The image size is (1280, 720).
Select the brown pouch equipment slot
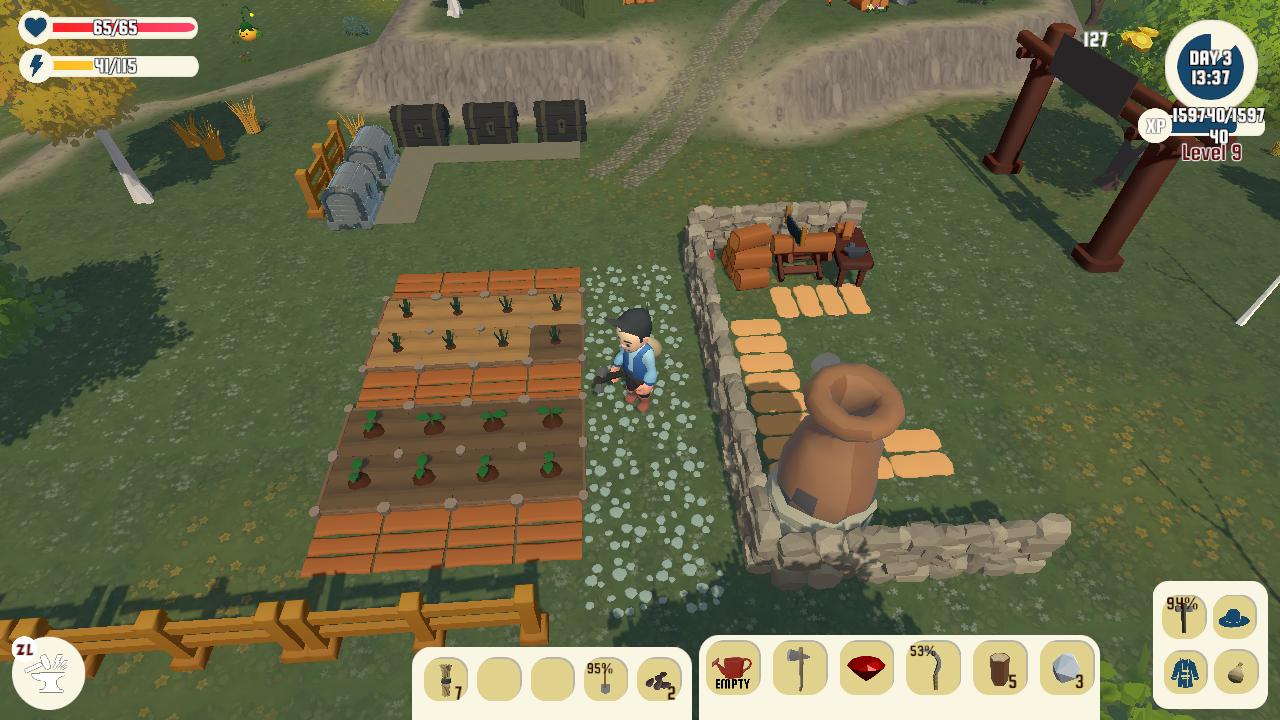tap(1235, 671)
